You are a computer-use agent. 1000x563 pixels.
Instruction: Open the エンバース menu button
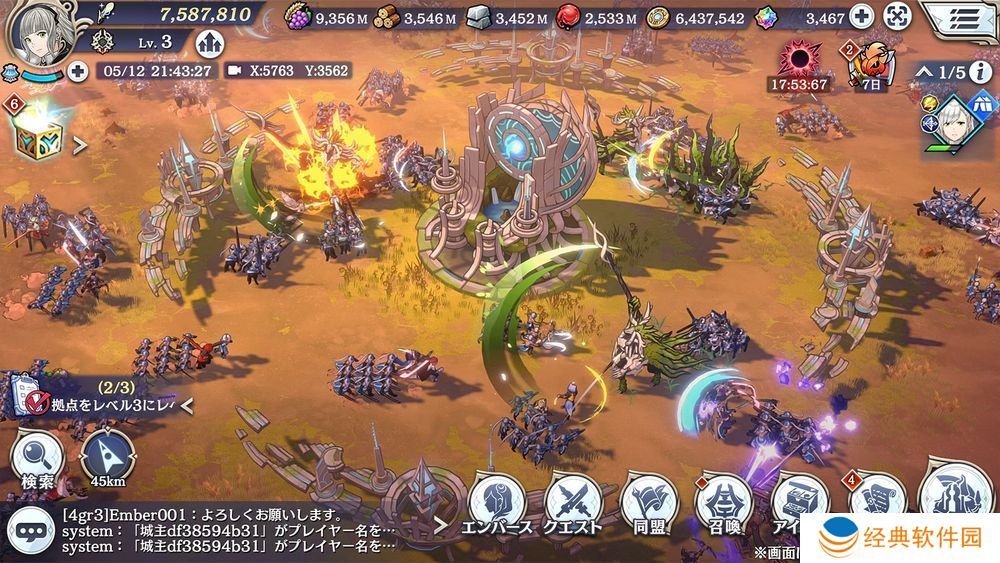[x=497, y=504]
